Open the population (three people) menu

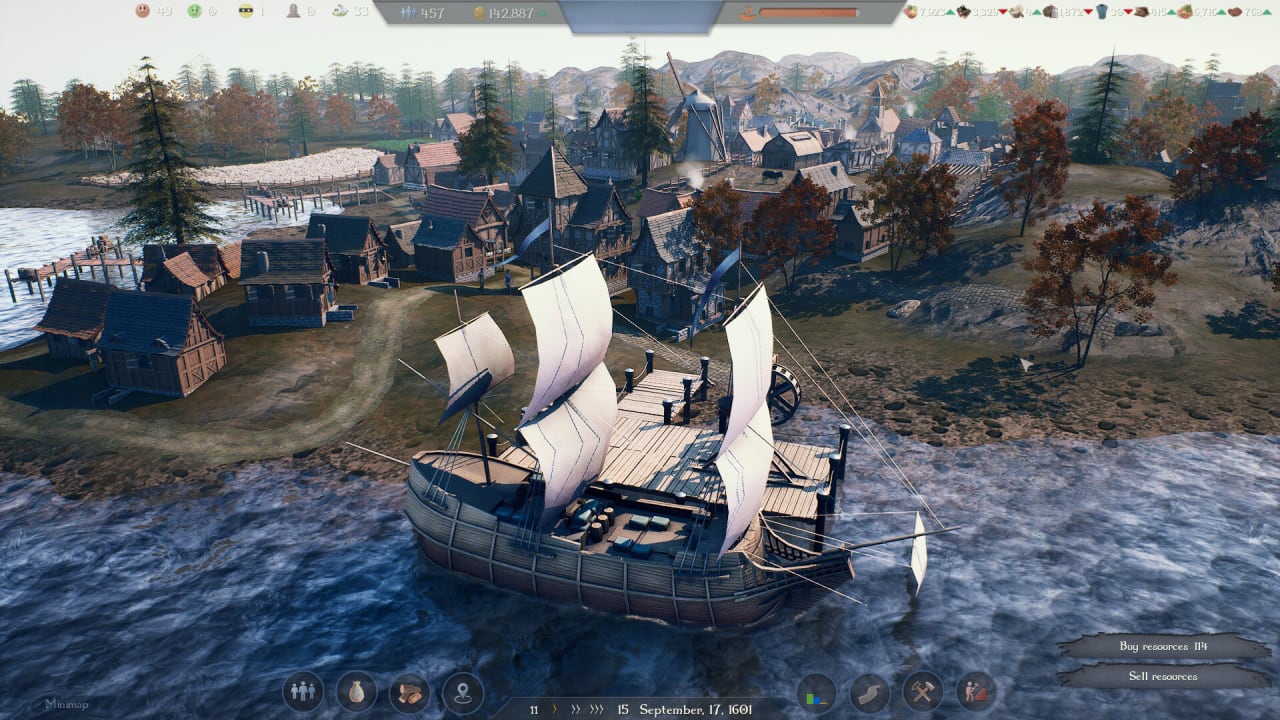(302, 692)
